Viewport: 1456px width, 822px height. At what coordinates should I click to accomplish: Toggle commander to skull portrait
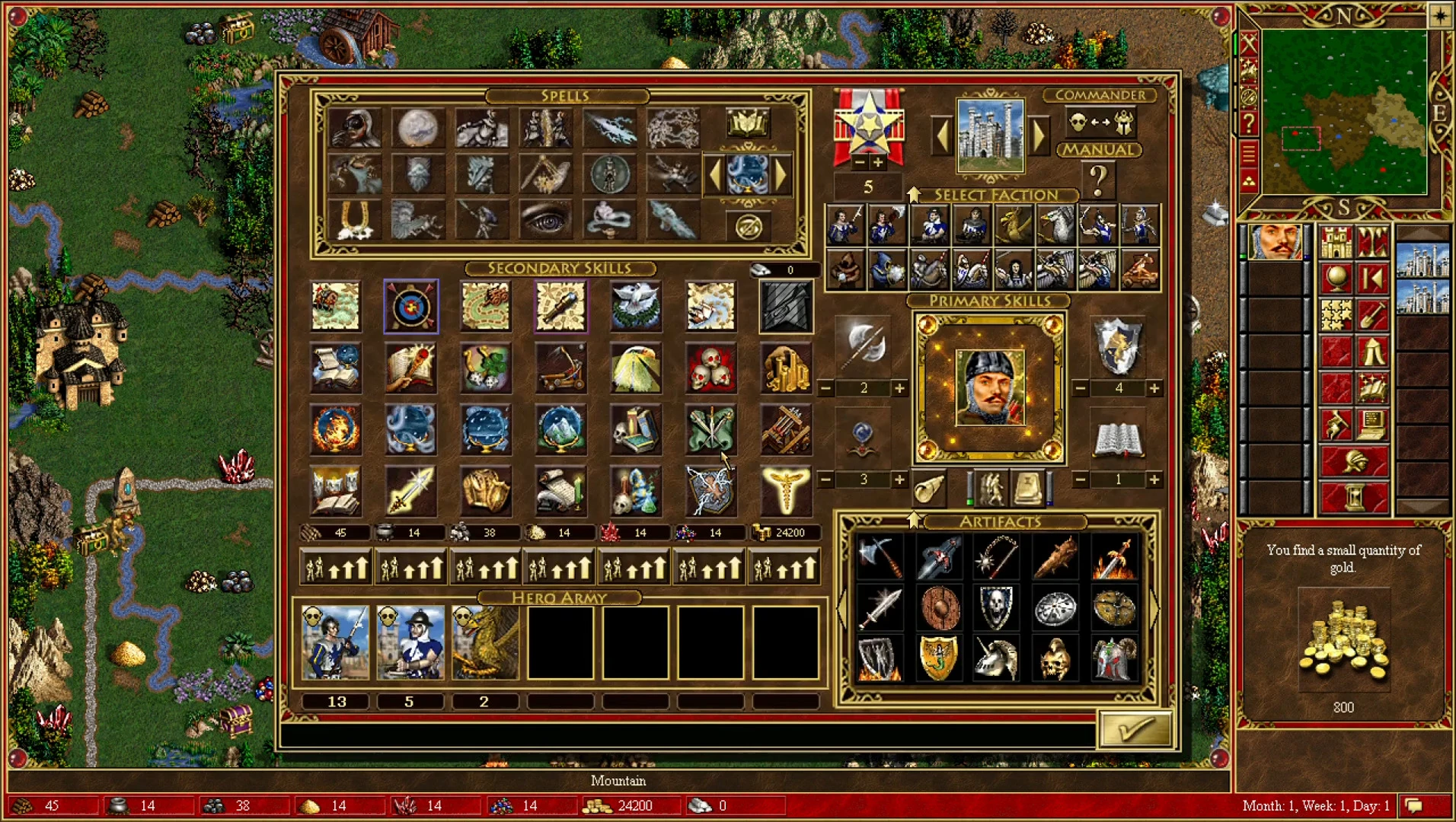coord(1078,123)
